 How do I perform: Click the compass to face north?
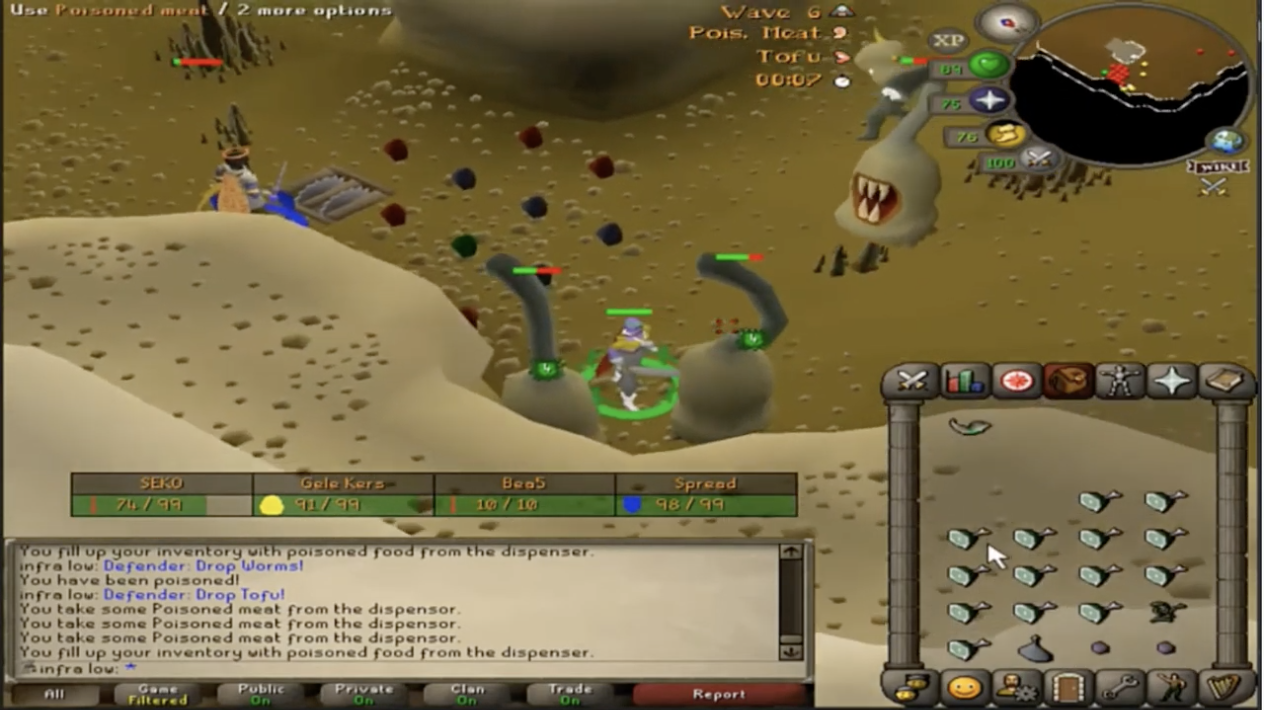[x=1008, y=21]
